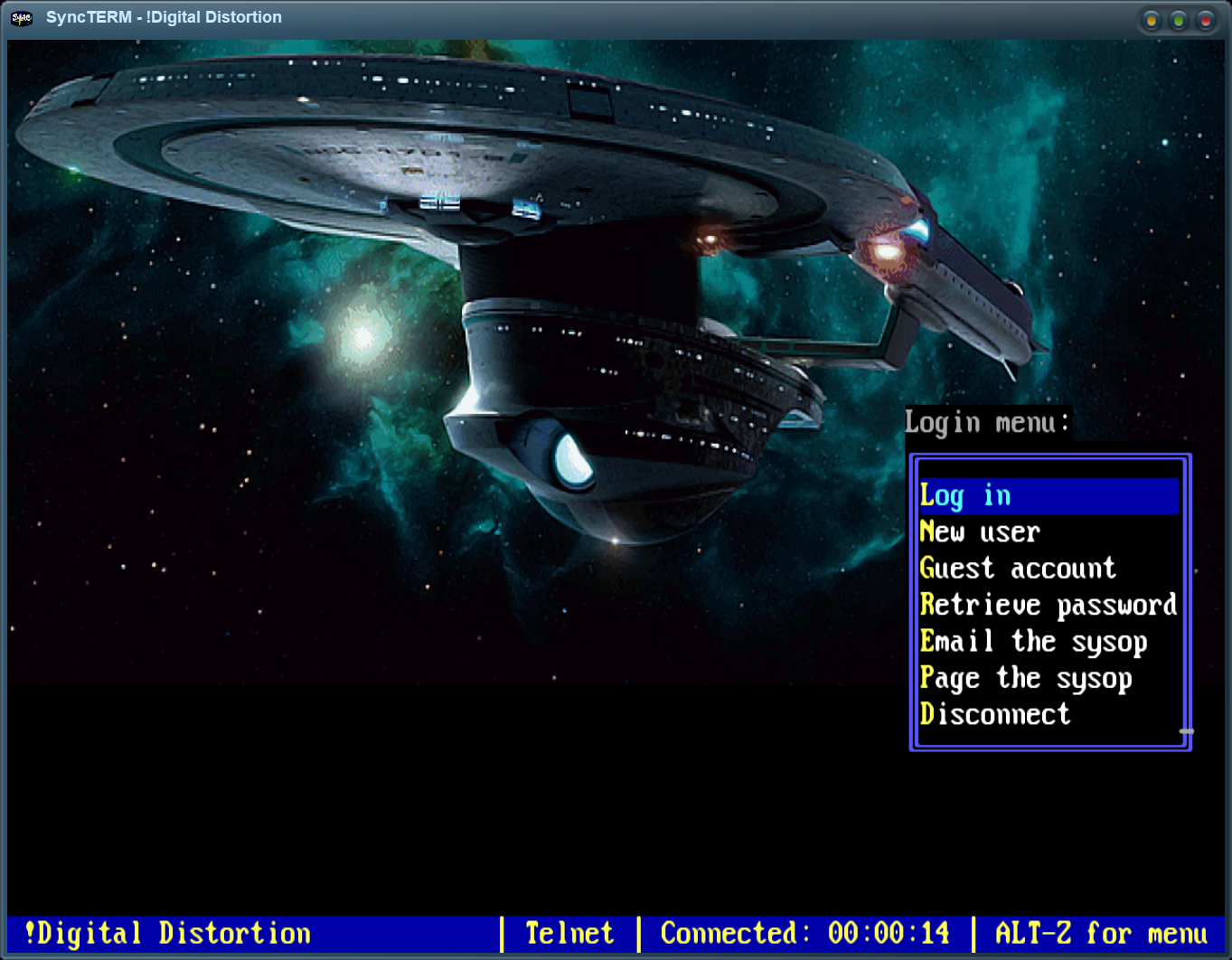Image resolution: width=1232 pixels, height=960 pixels.
Task: Select the Log in menu entry
Action: pyautogui.click(x=965, y=495)
